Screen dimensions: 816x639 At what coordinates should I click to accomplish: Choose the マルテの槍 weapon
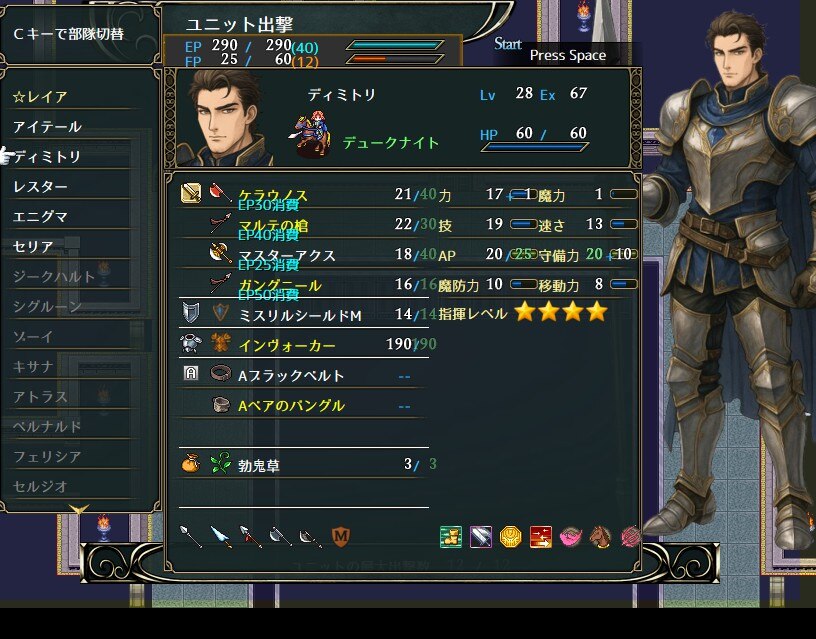pos(273,225)
